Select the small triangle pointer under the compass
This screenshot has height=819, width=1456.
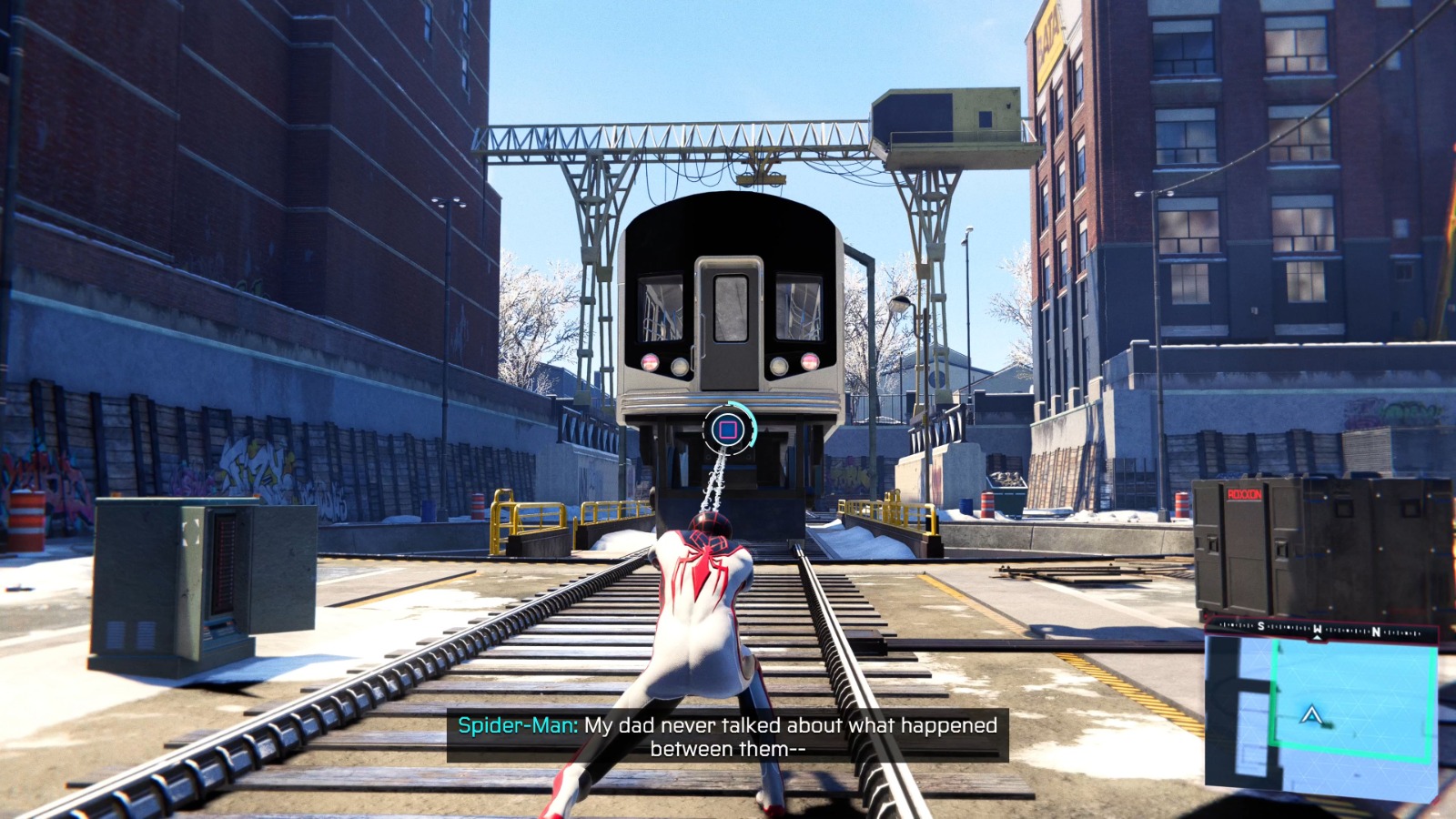[1317, 638]
